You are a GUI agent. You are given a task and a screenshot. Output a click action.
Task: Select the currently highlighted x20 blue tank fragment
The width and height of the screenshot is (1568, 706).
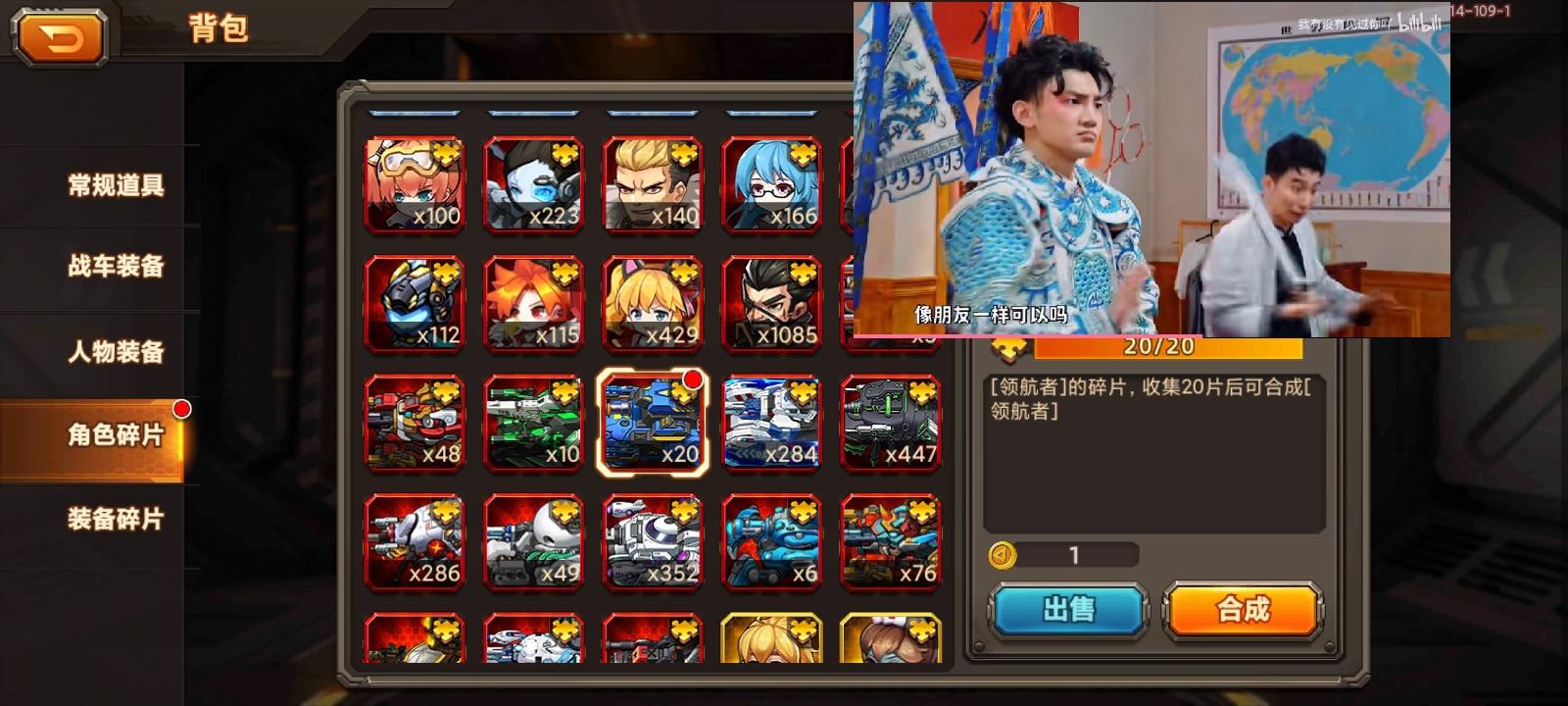tap(652, 422)
